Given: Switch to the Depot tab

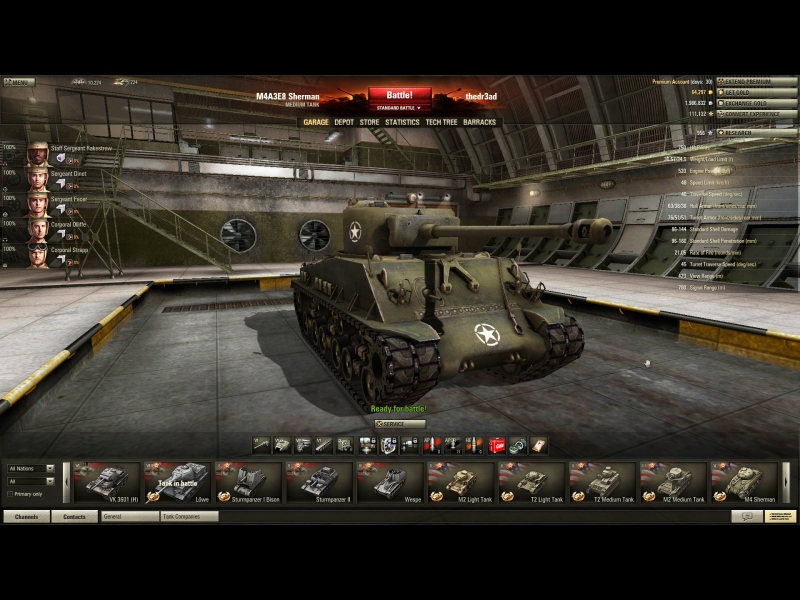Looking at the screenshot, I should coord(344,122).
